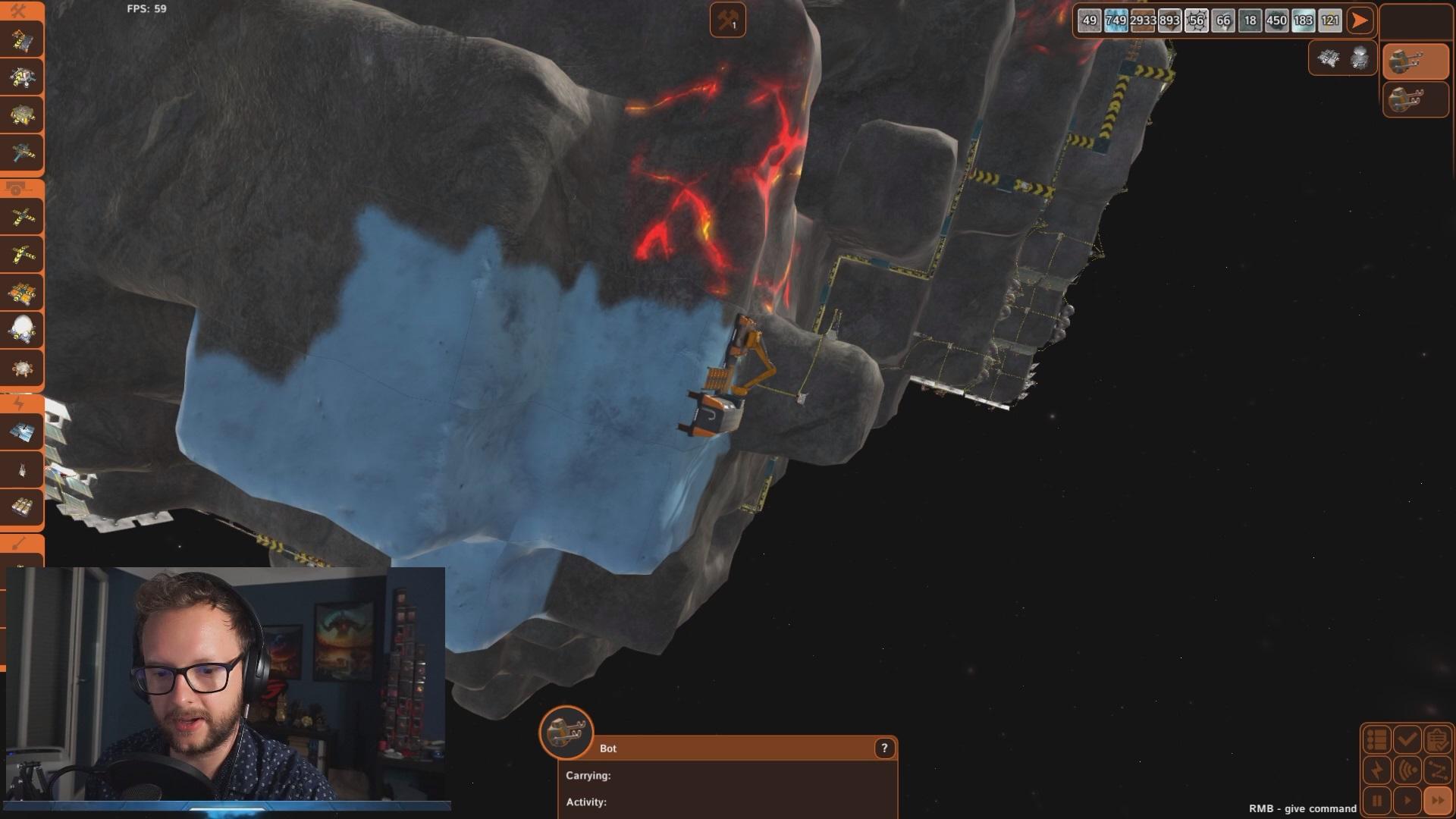
Task: Click the hammer and pickaxe jobs indicator
Action: coord(727,20)
